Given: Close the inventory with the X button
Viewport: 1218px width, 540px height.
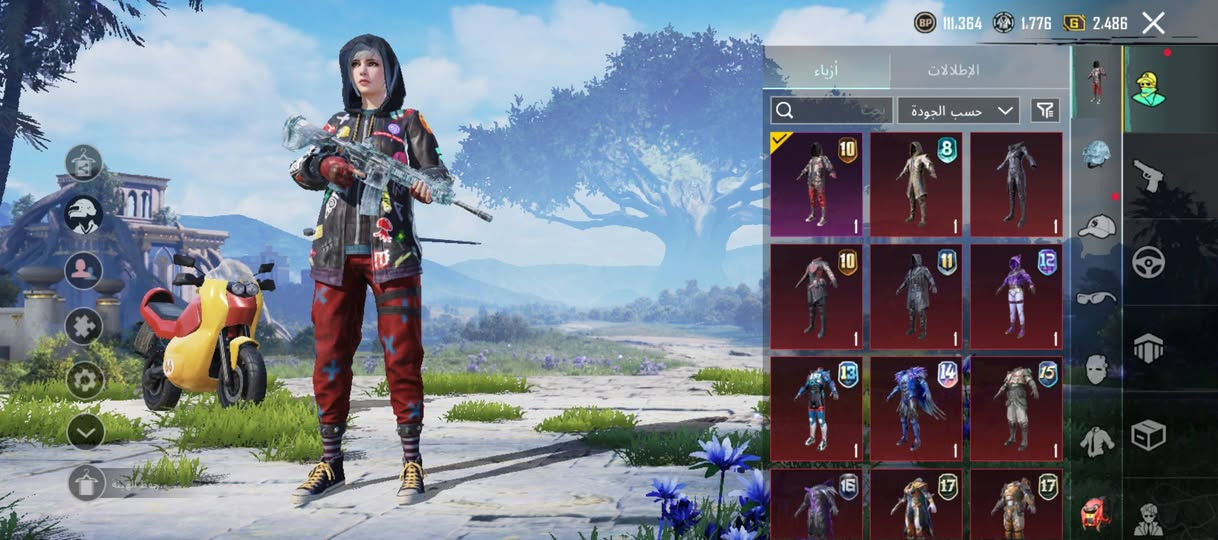Looking at the screenshot, I should pyautogui.click(x=1153, y=23).
